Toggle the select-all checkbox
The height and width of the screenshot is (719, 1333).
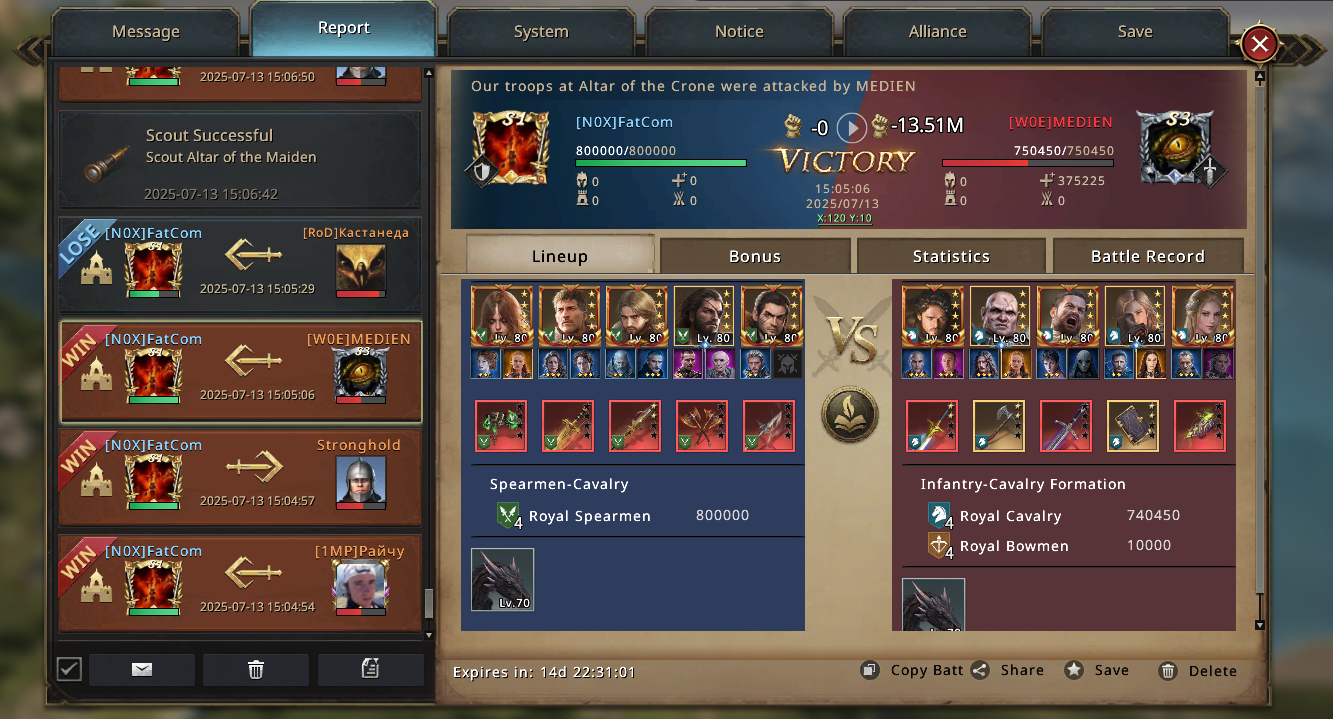[x=69, y=669]
